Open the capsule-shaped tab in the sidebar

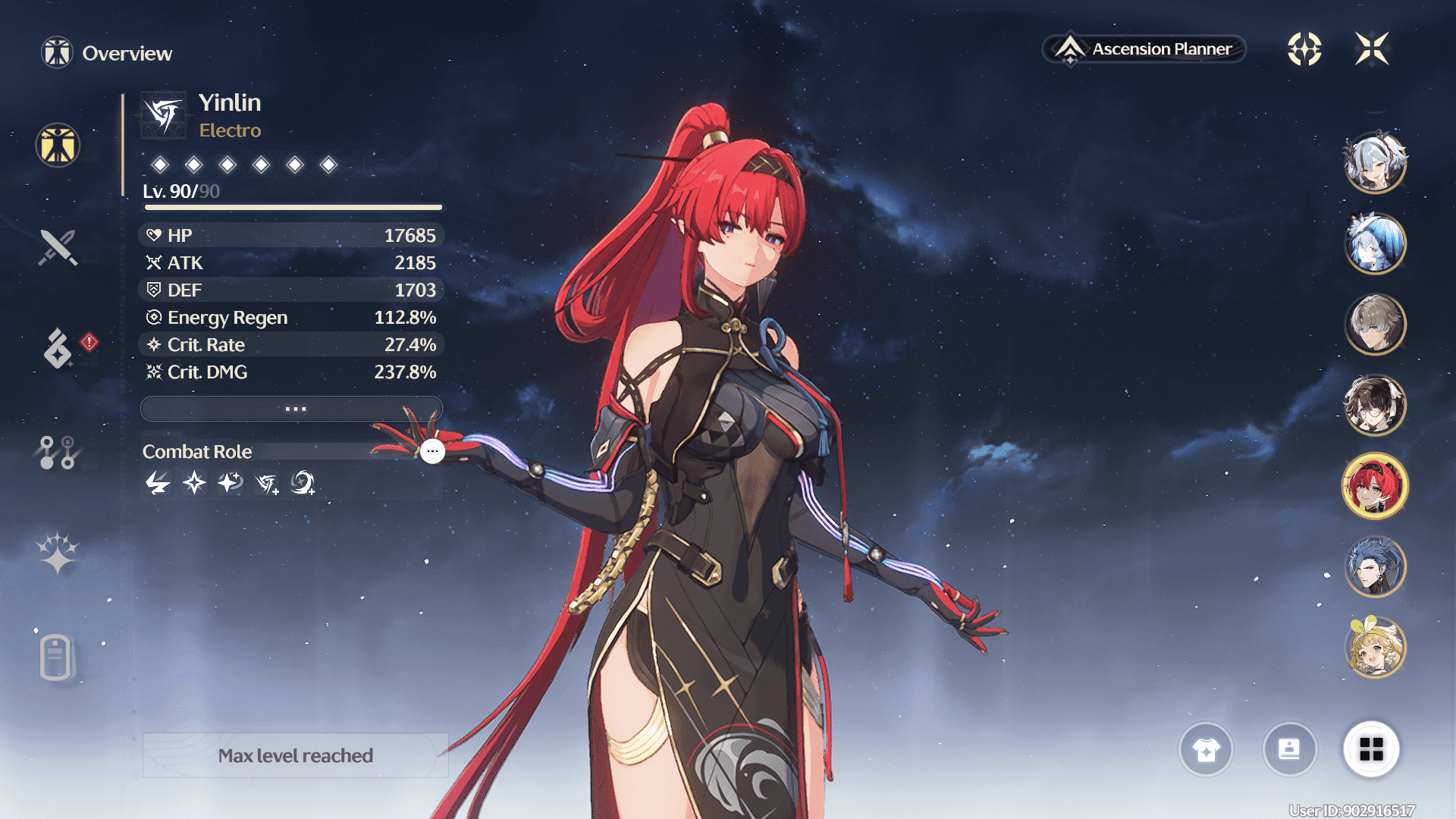(x=56, y=657)
